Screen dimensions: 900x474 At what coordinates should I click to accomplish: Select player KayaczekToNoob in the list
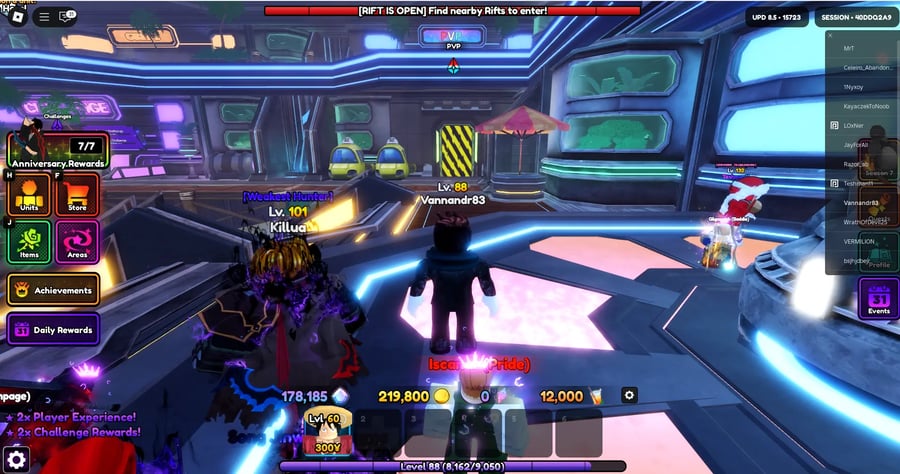pos(864,105)
